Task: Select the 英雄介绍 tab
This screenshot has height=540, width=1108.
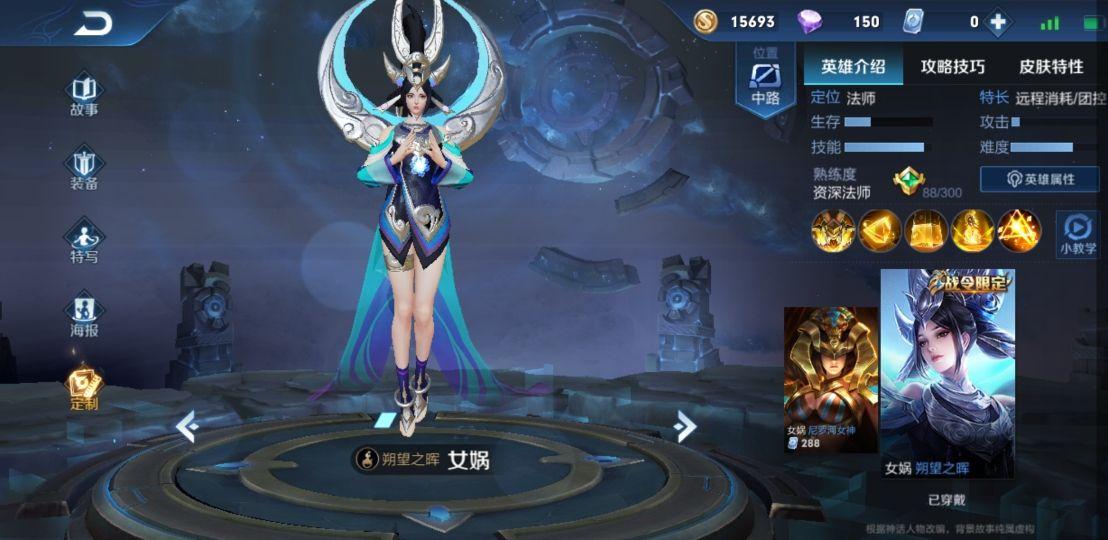Action: click(x=853, y=67)
